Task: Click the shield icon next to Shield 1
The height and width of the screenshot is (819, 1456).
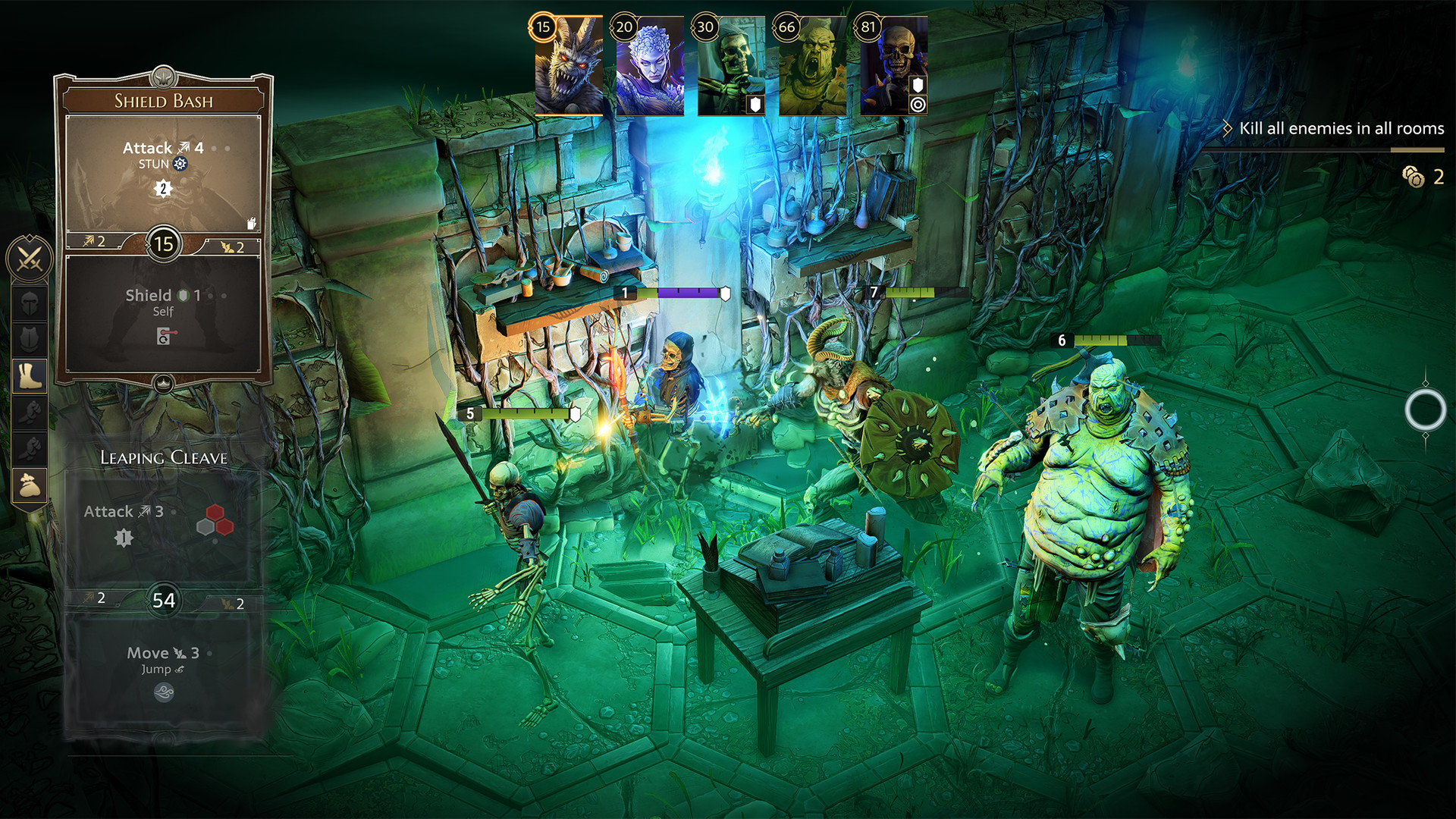Action: point(181,296)
